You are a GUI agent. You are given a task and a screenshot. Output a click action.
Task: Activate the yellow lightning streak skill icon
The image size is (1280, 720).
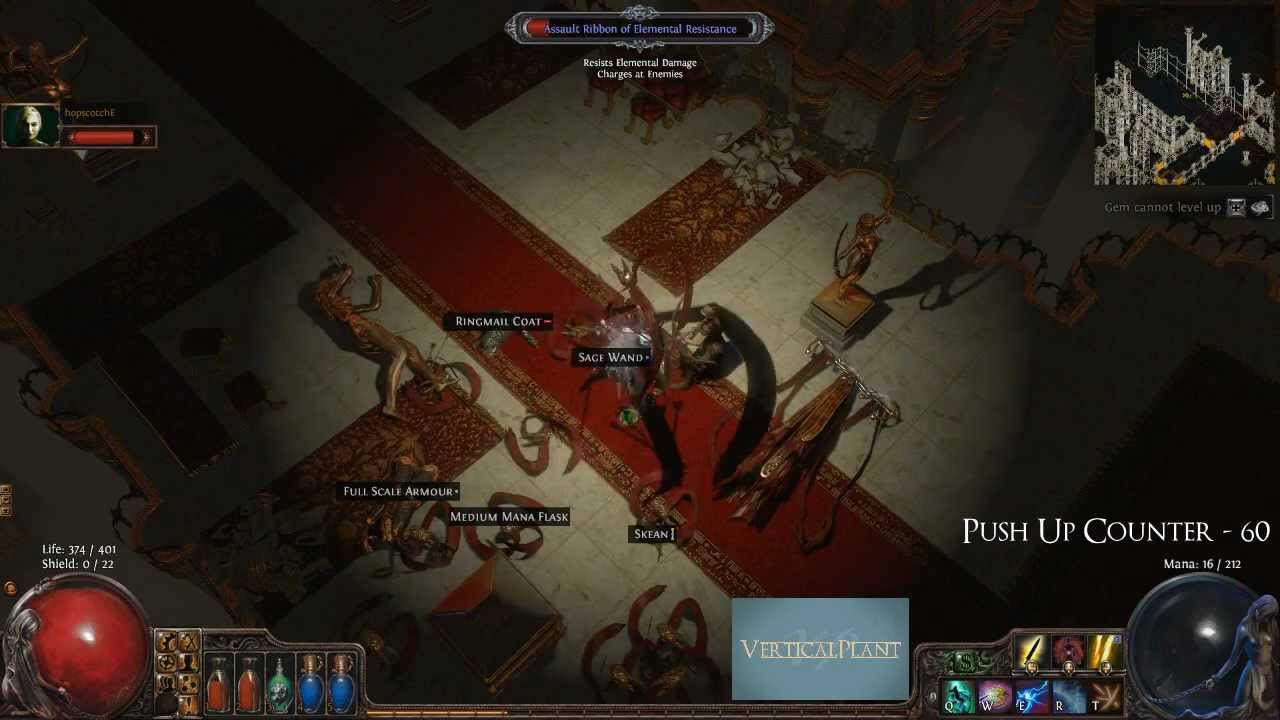point(1104,652)
